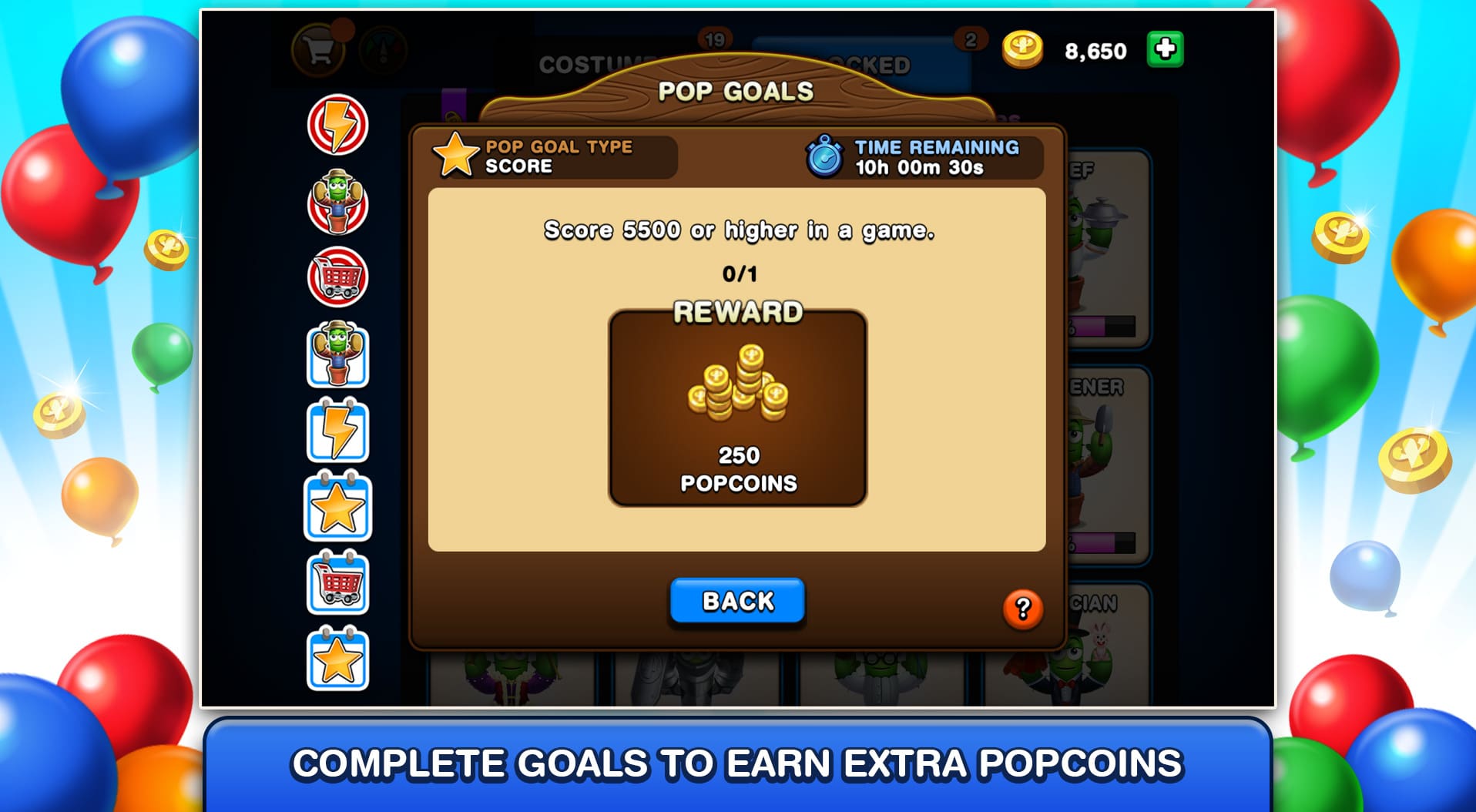Click the Popcoin currency coin icon
This screenshot has width=1476, height=812.
click(x=1023, y=52)
